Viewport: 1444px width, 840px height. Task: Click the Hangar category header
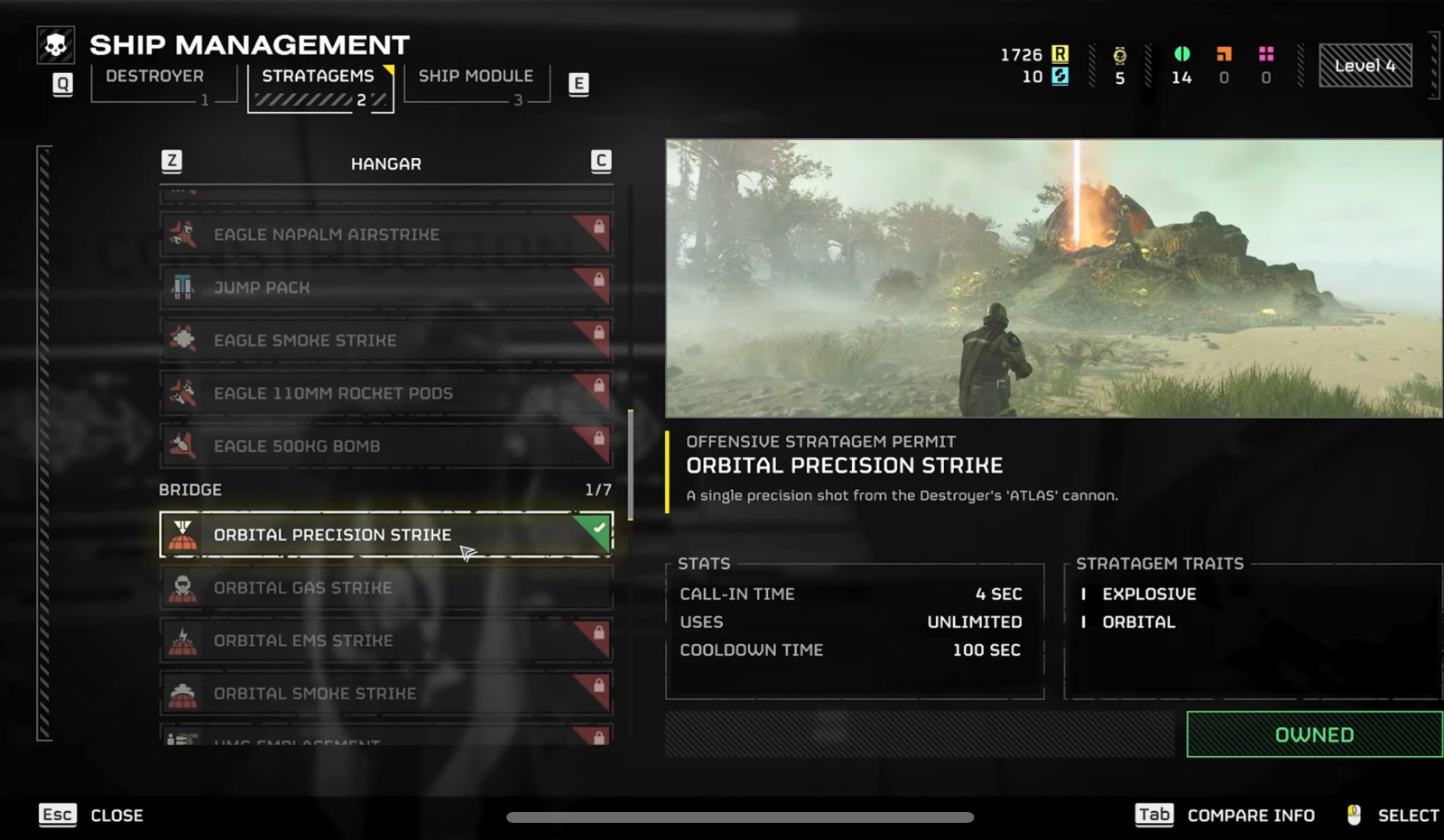pos(385,164)
